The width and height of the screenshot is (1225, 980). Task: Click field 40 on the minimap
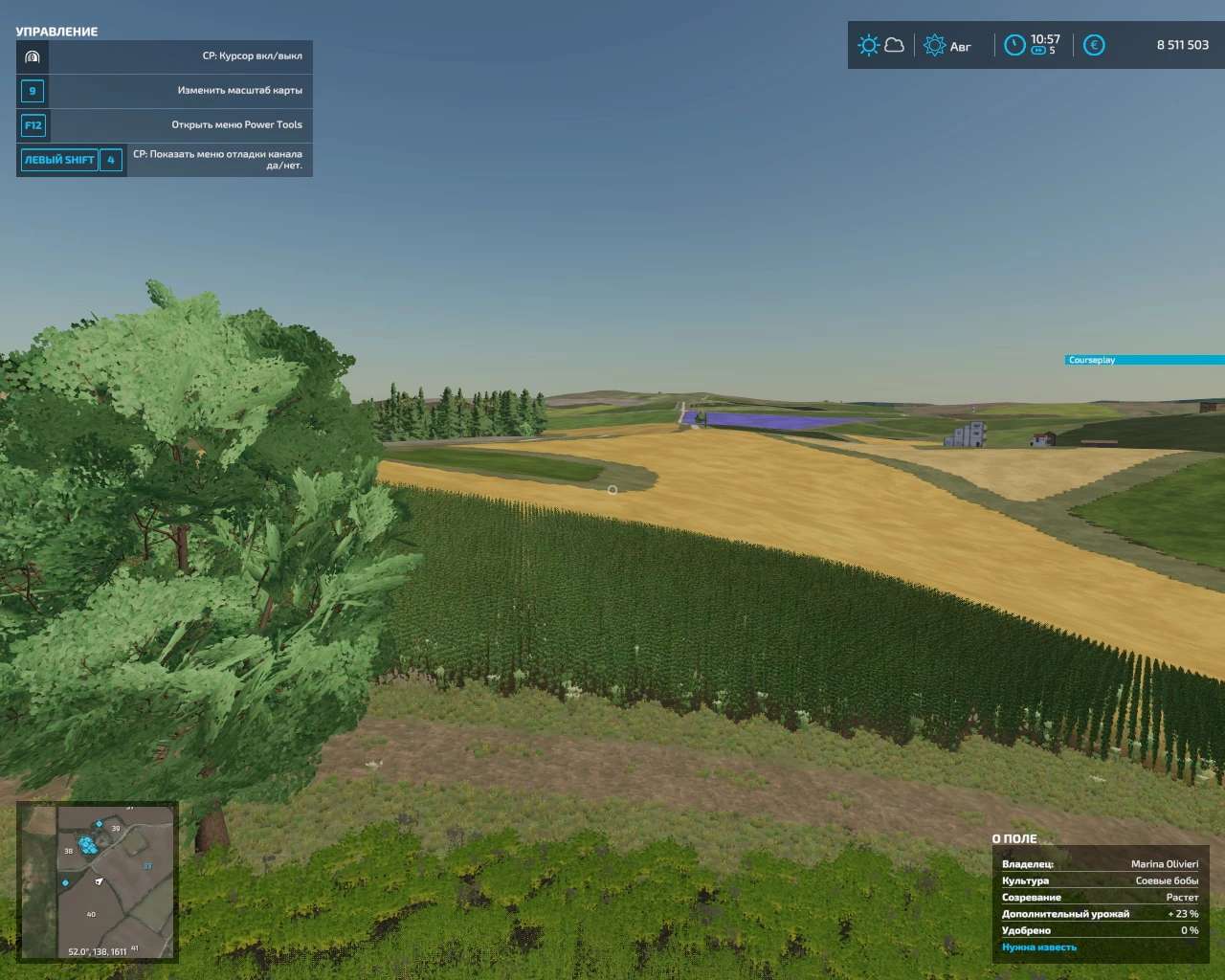pos(91,914)
